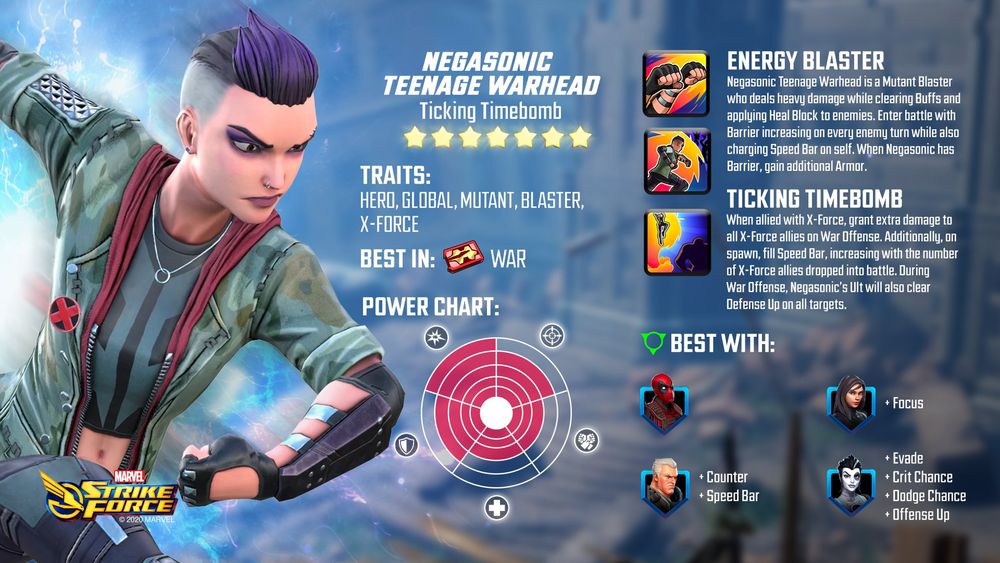Select the crosshair icon on the power chart
This screenshot has height=563, width=1000.
click(x=551, y=335)
